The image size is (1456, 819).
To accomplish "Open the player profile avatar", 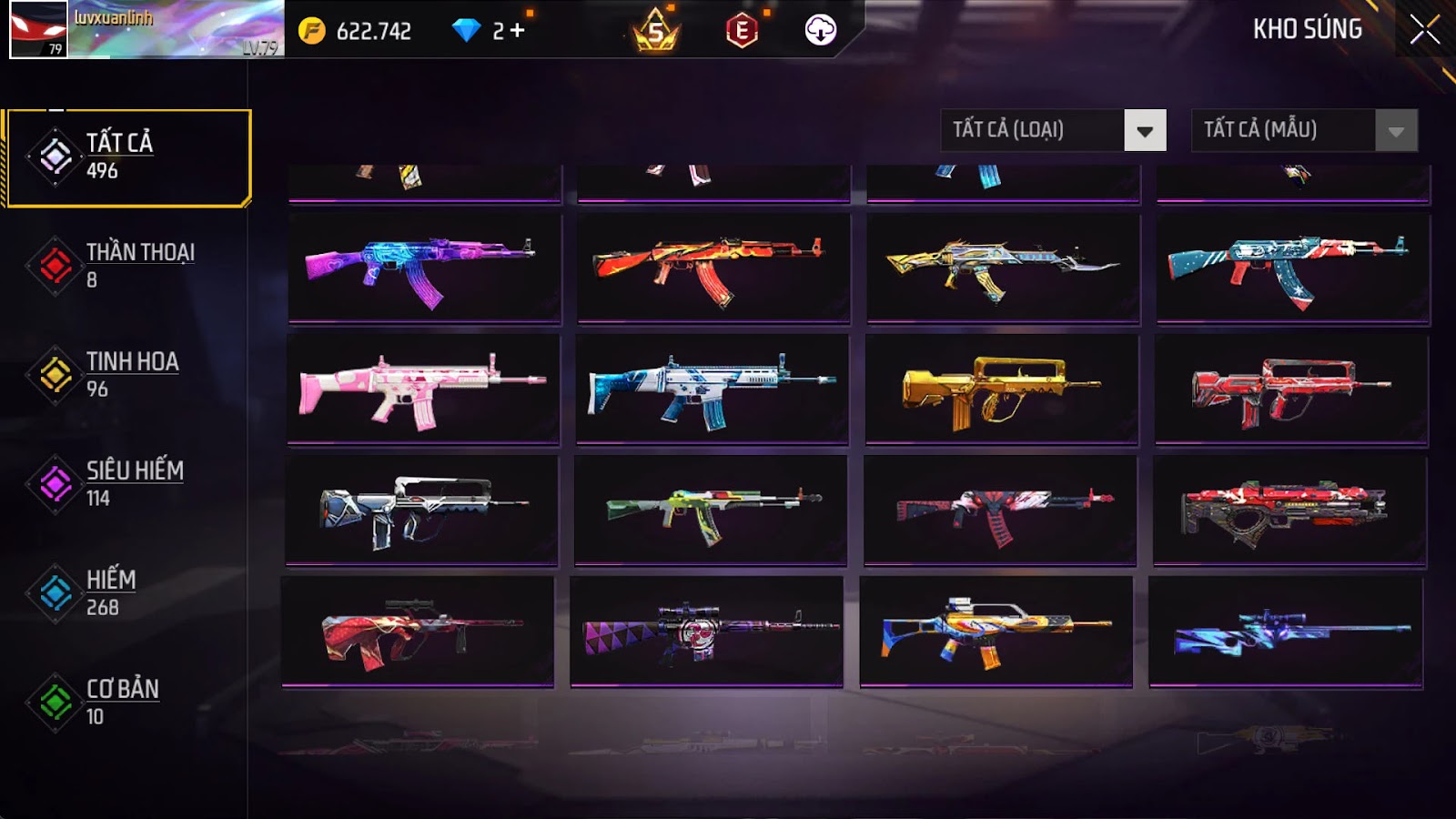I will tap(38, 29).
